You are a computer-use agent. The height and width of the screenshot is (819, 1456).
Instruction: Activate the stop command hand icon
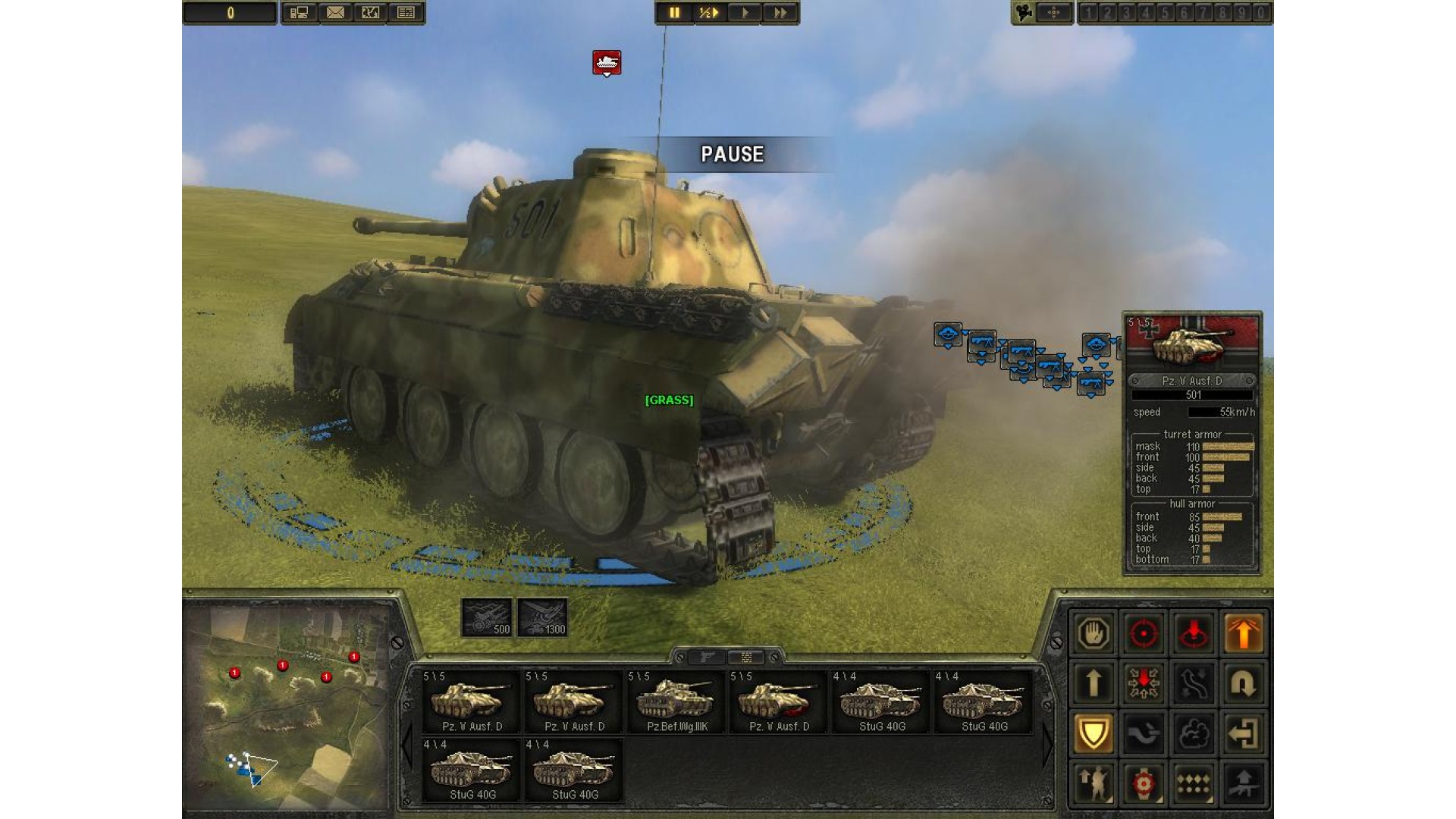(x=1094, y=633)
